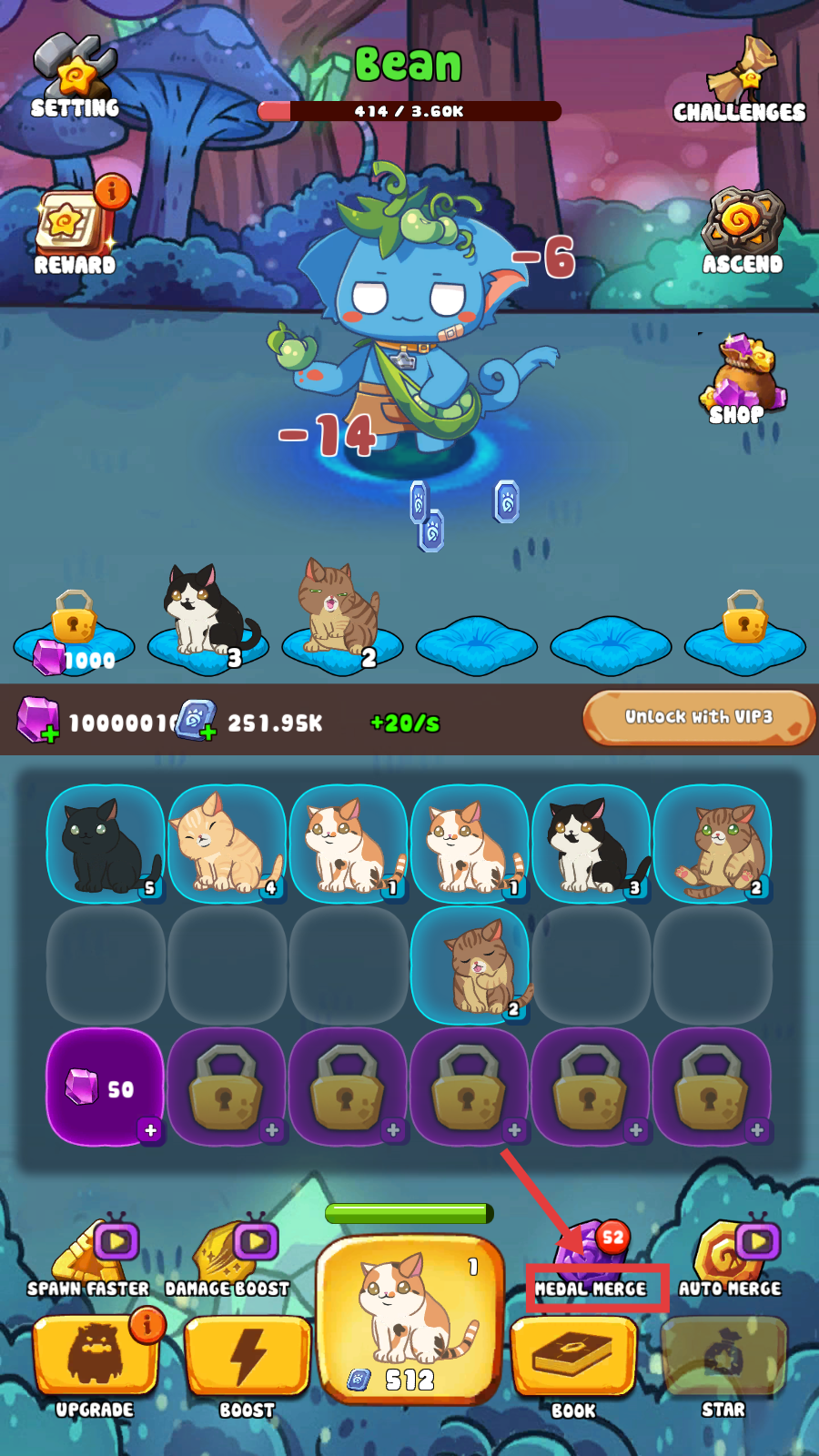Claim the Reward icon
The width and height of the screenshot is (819, 1456).
pos(75,227)
